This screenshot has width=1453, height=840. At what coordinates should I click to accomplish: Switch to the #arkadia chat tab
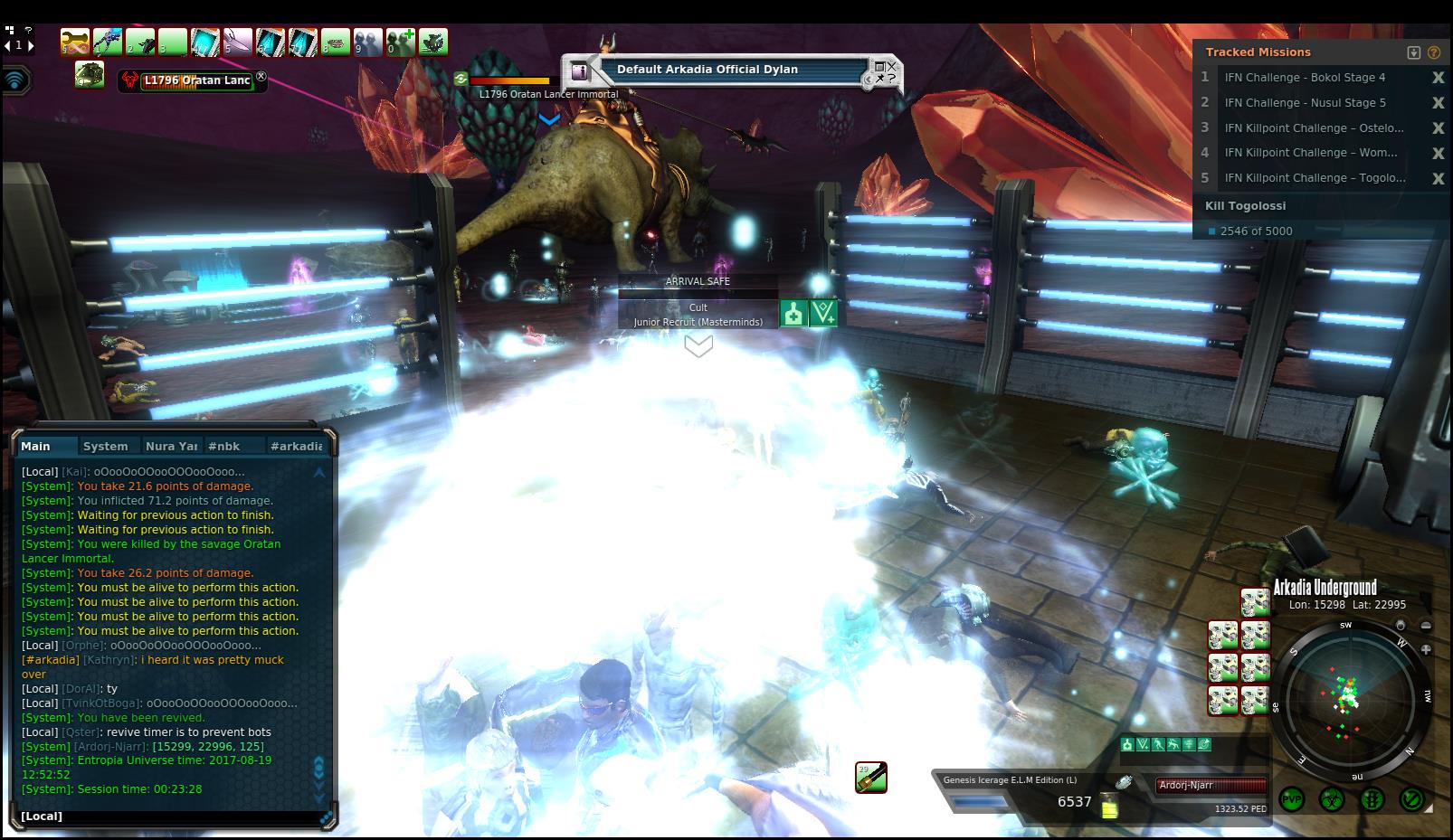pos(296,446)
